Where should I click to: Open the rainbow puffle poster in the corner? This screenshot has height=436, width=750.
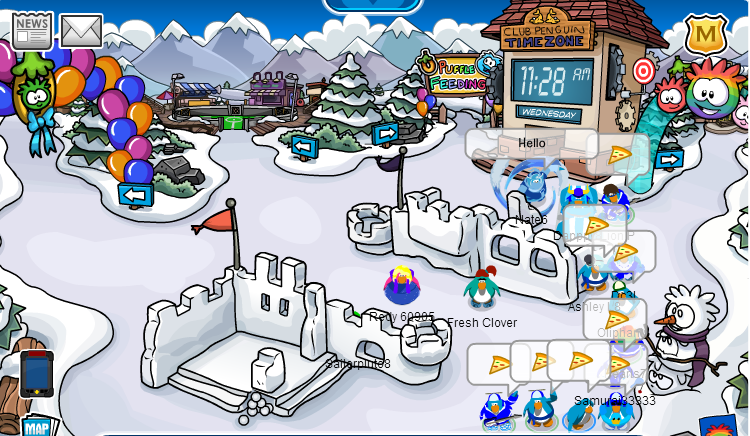720,425
